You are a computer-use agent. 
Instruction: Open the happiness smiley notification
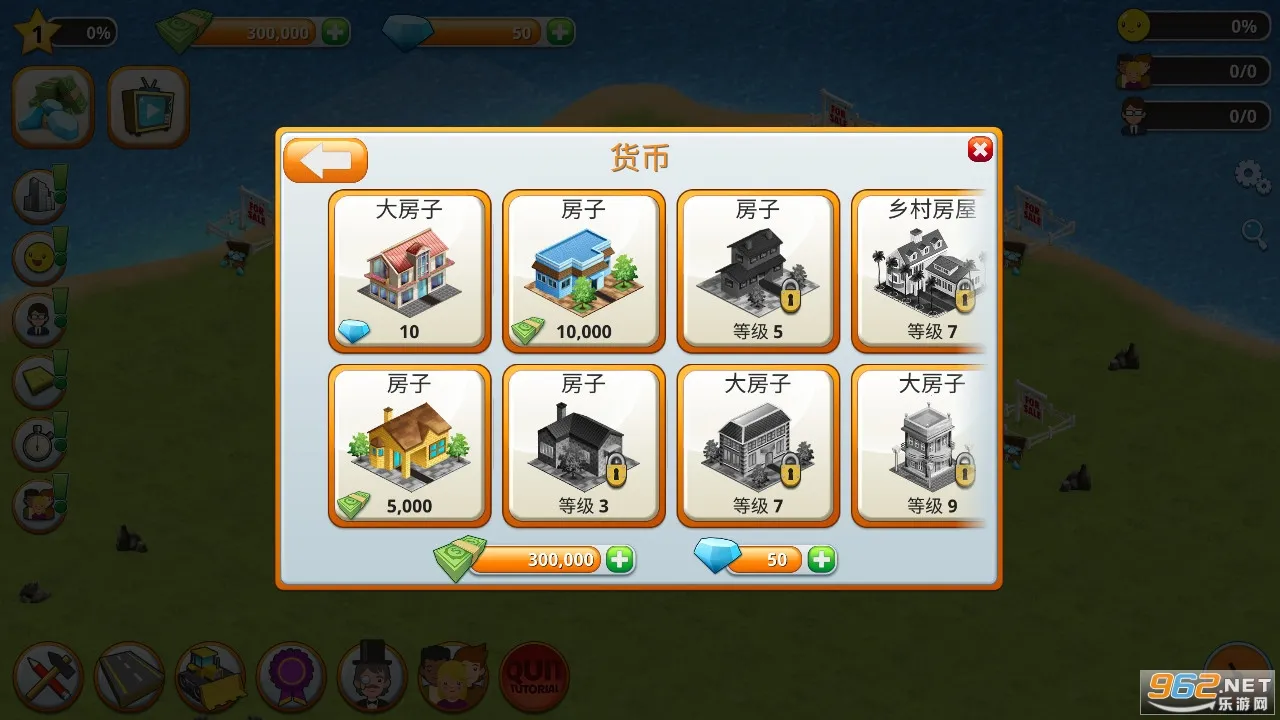tap(38, 257)
